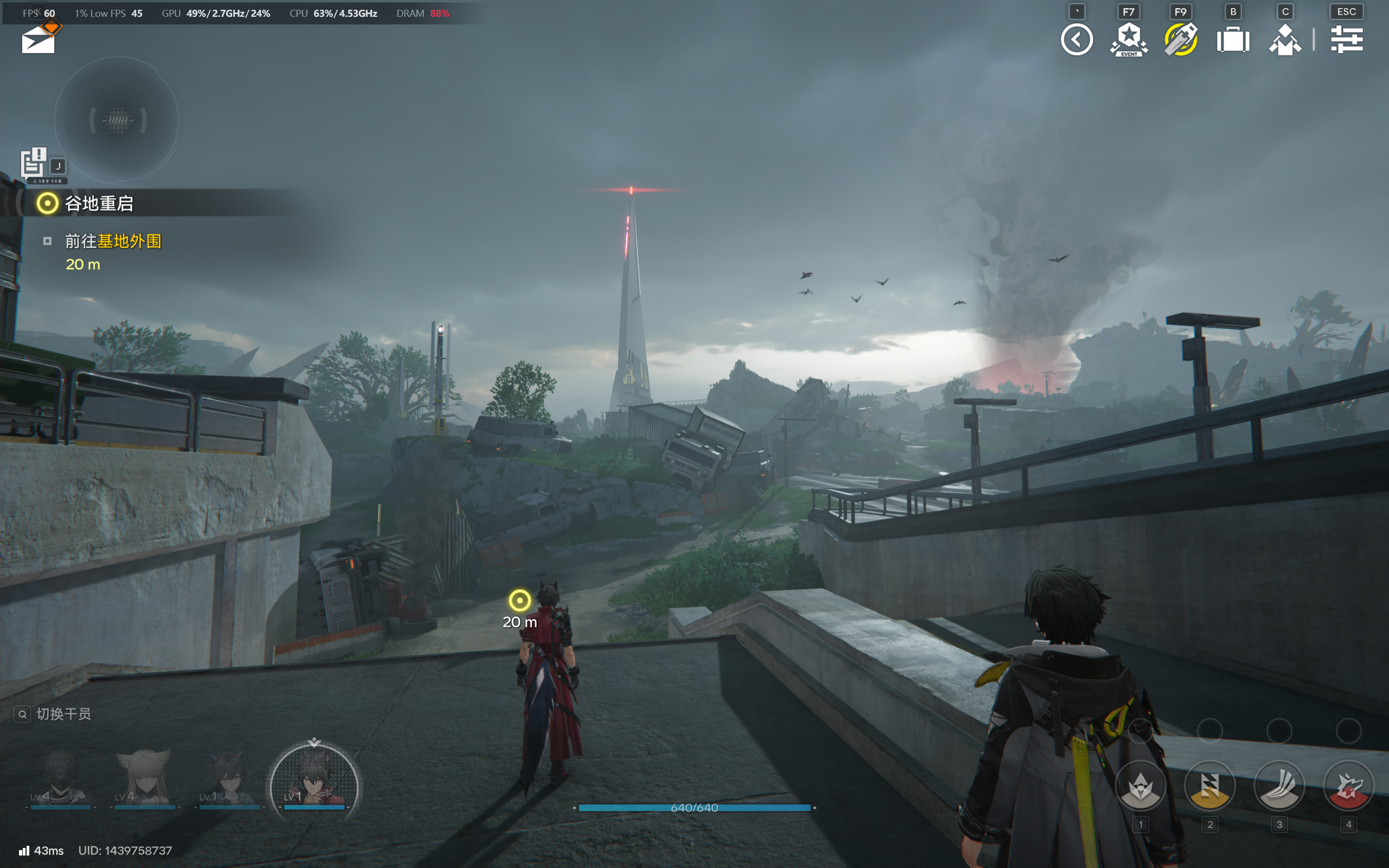The image size is (1389, 868).
Task: Click the 切换干员 switch operator label
Action: (x=63, y=714)
